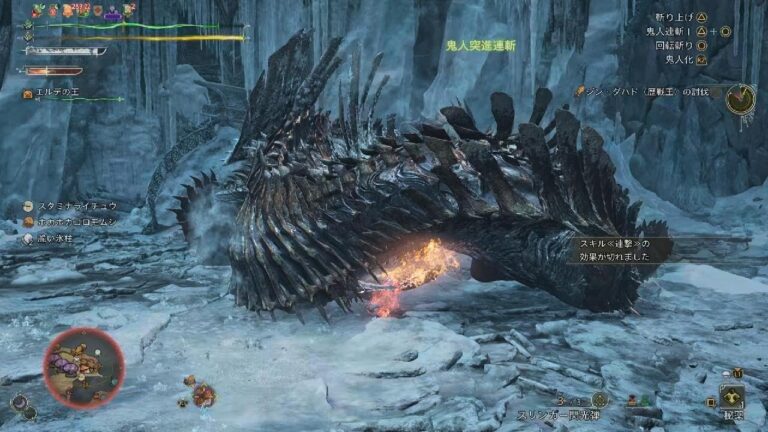This screenshot has height=432, width=768.
Task: Select the 脆い氷柱 environment entry
Action: (x=56, y=239)
